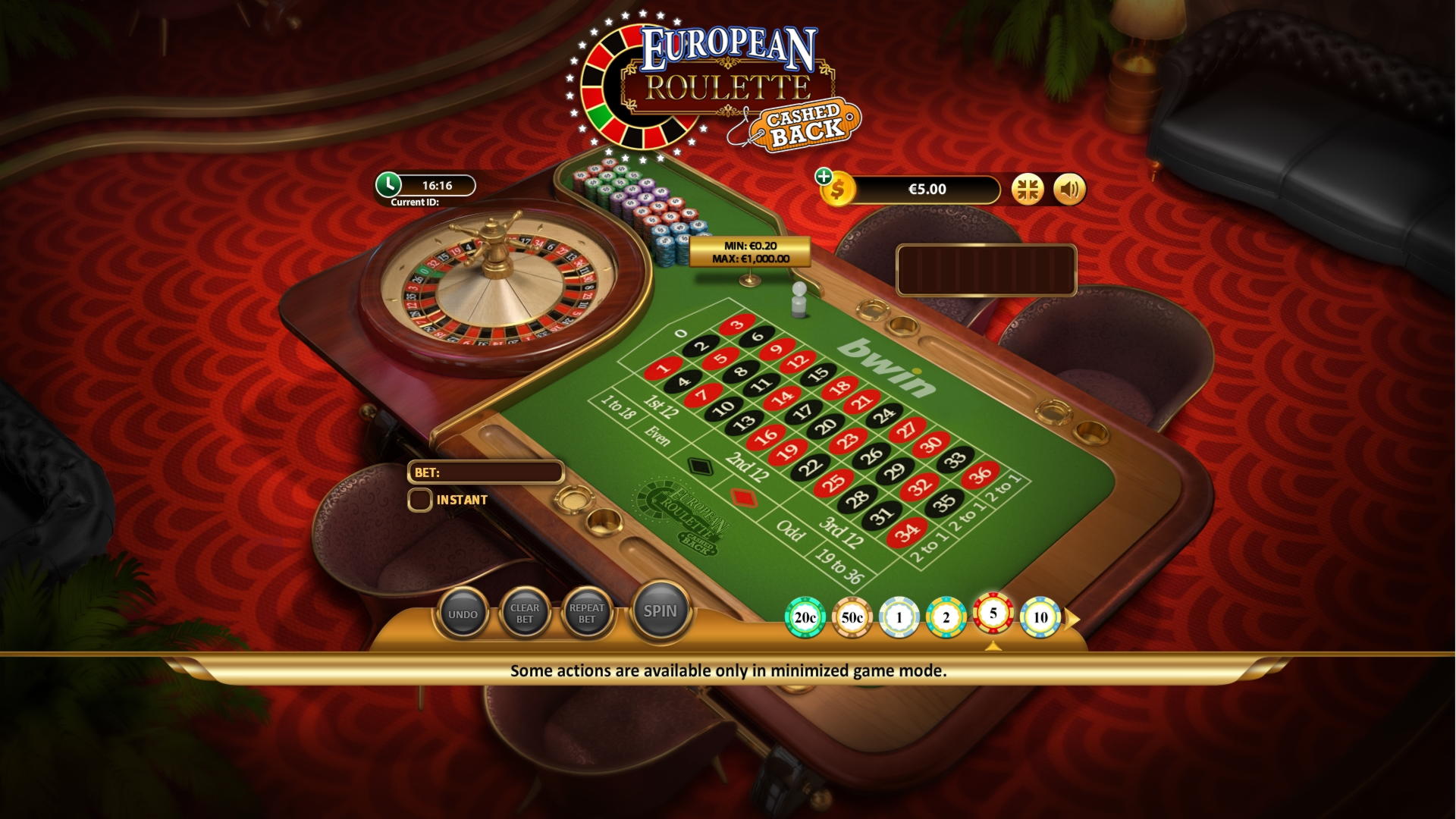Choose the red 5 chip
The height and width of the screenshot is (819, 1456).
click(993, 613)
